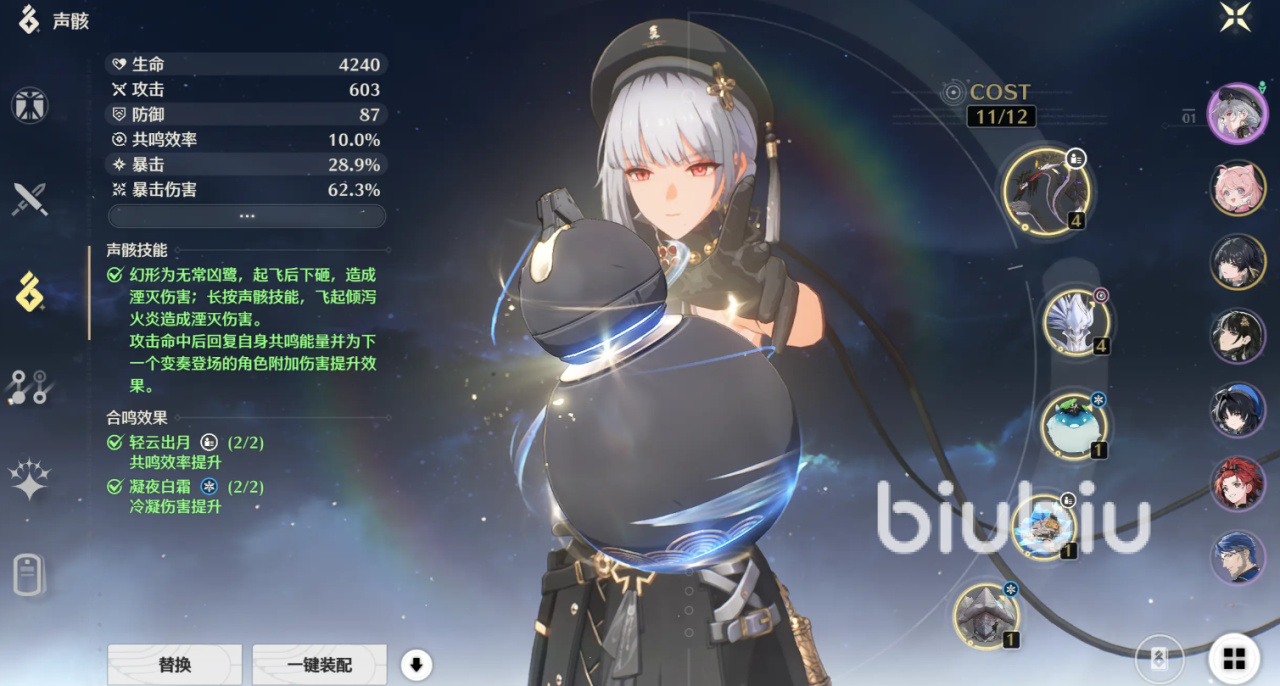The image size is (1280, 686).
Task: Click the 替换 replace button
Action: click(x=175, y=664)
